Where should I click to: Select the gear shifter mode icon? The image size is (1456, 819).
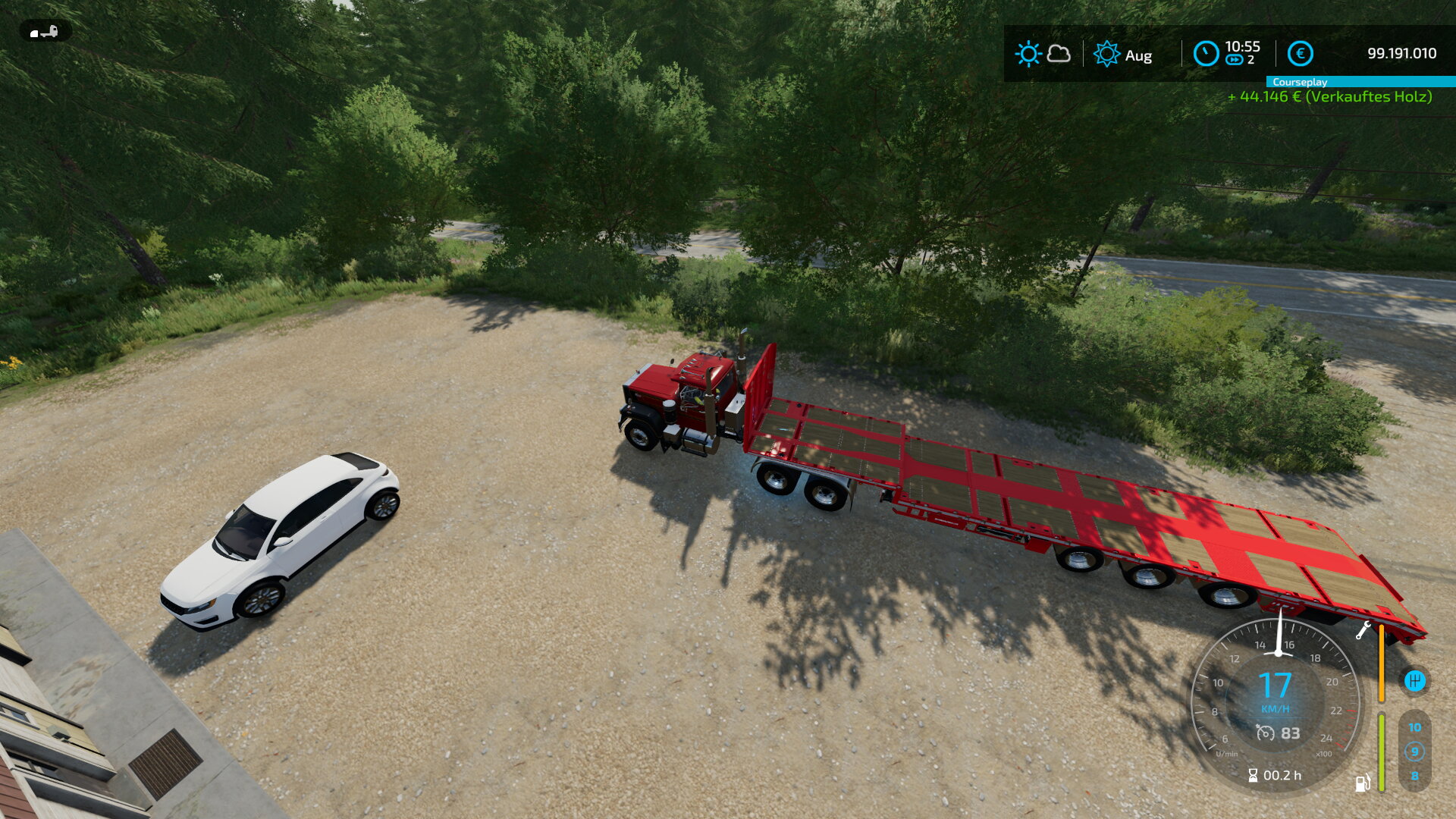1414,681
